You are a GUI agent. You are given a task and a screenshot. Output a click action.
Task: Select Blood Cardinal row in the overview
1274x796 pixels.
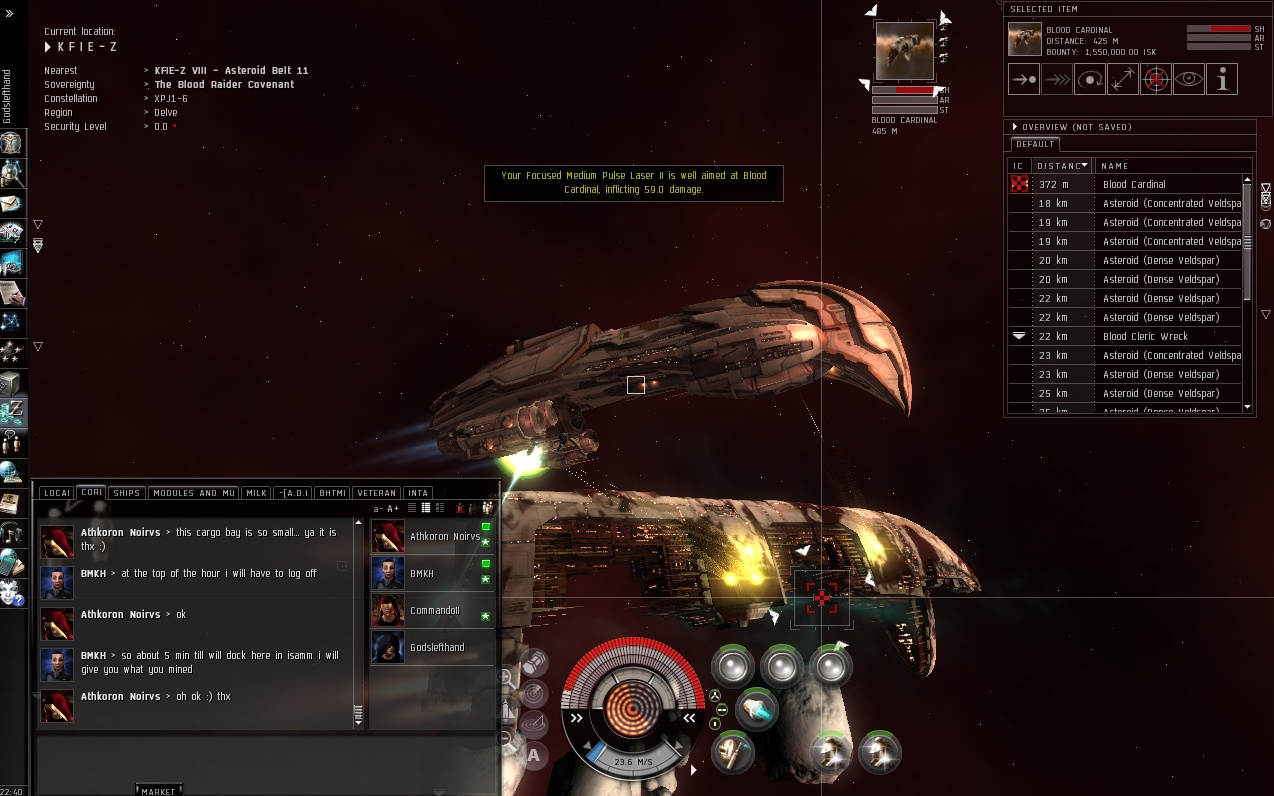point(1134,184)
